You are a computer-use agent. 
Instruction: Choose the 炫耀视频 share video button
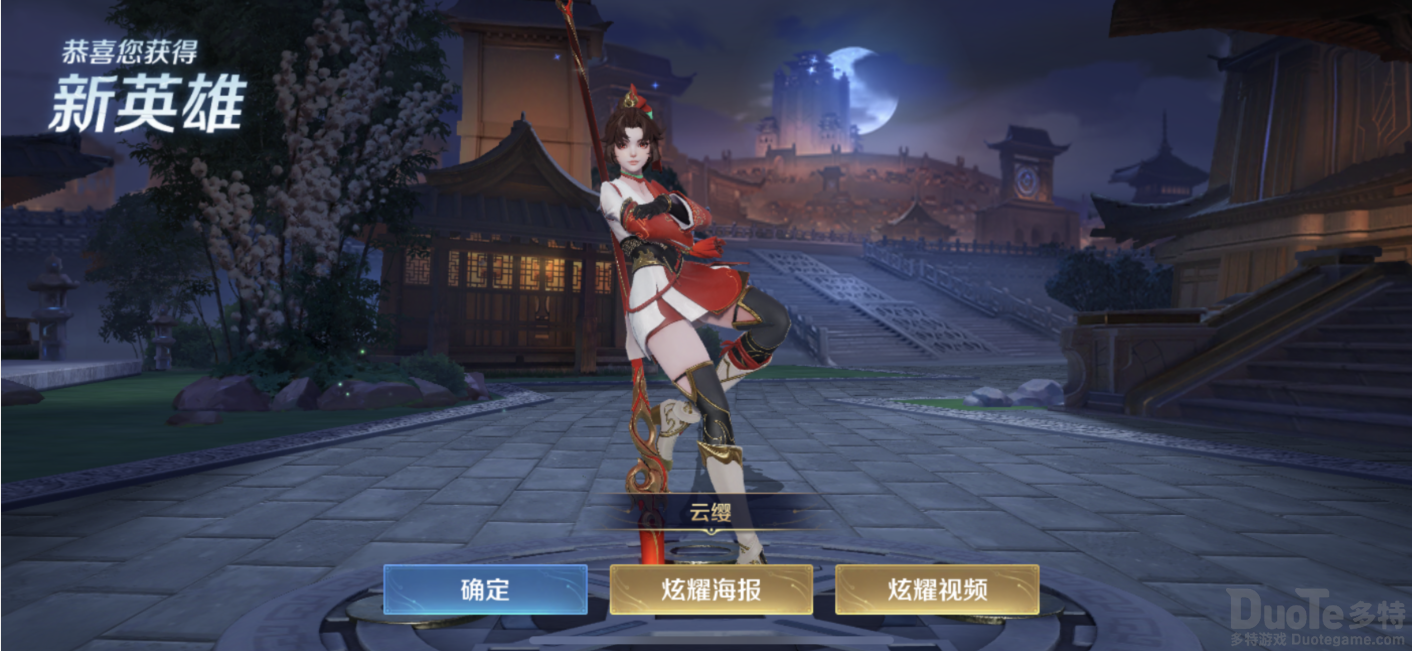pyautogui.click(x=937, y=589)
